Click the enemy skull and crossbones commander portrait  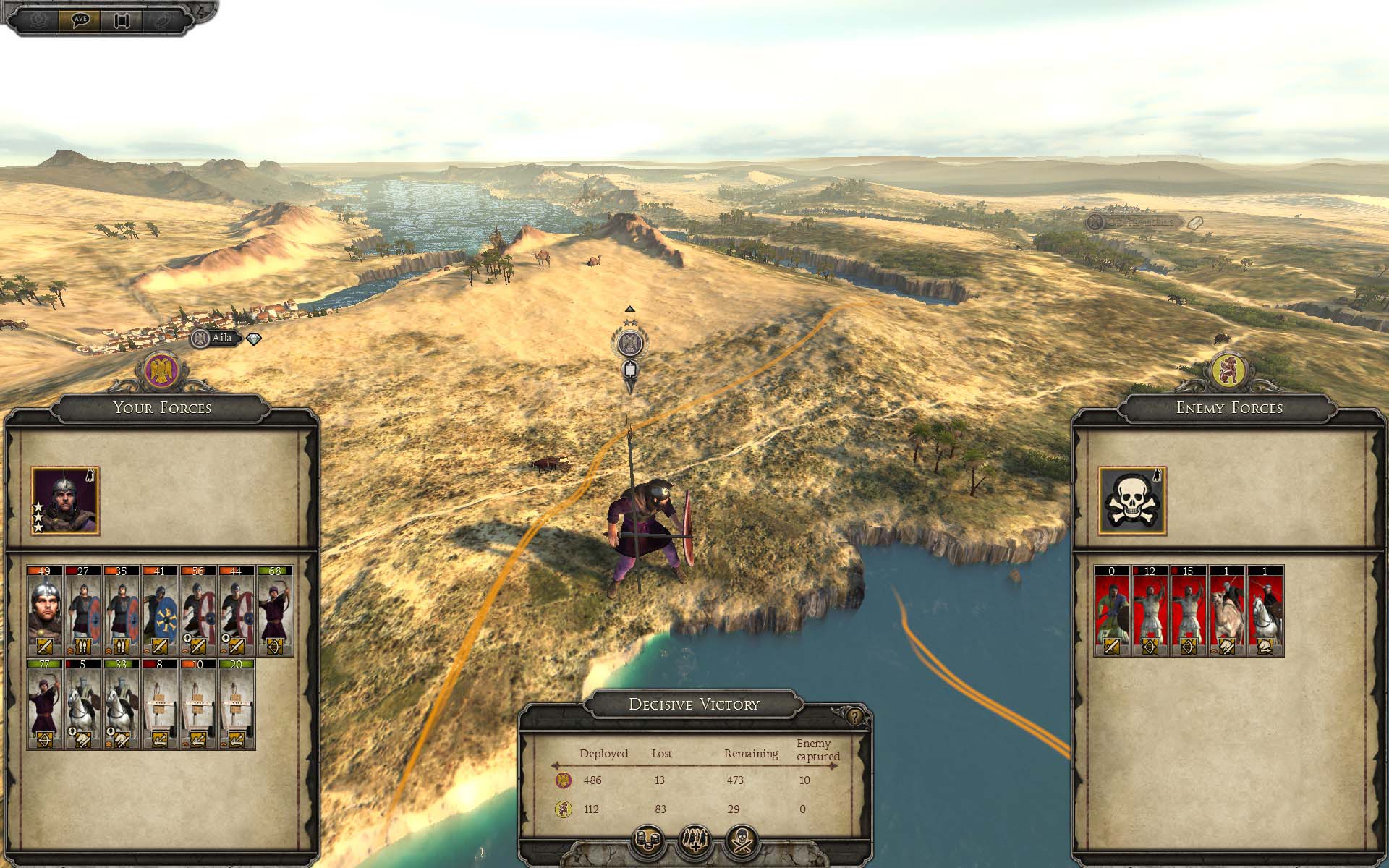point(1132,501)
